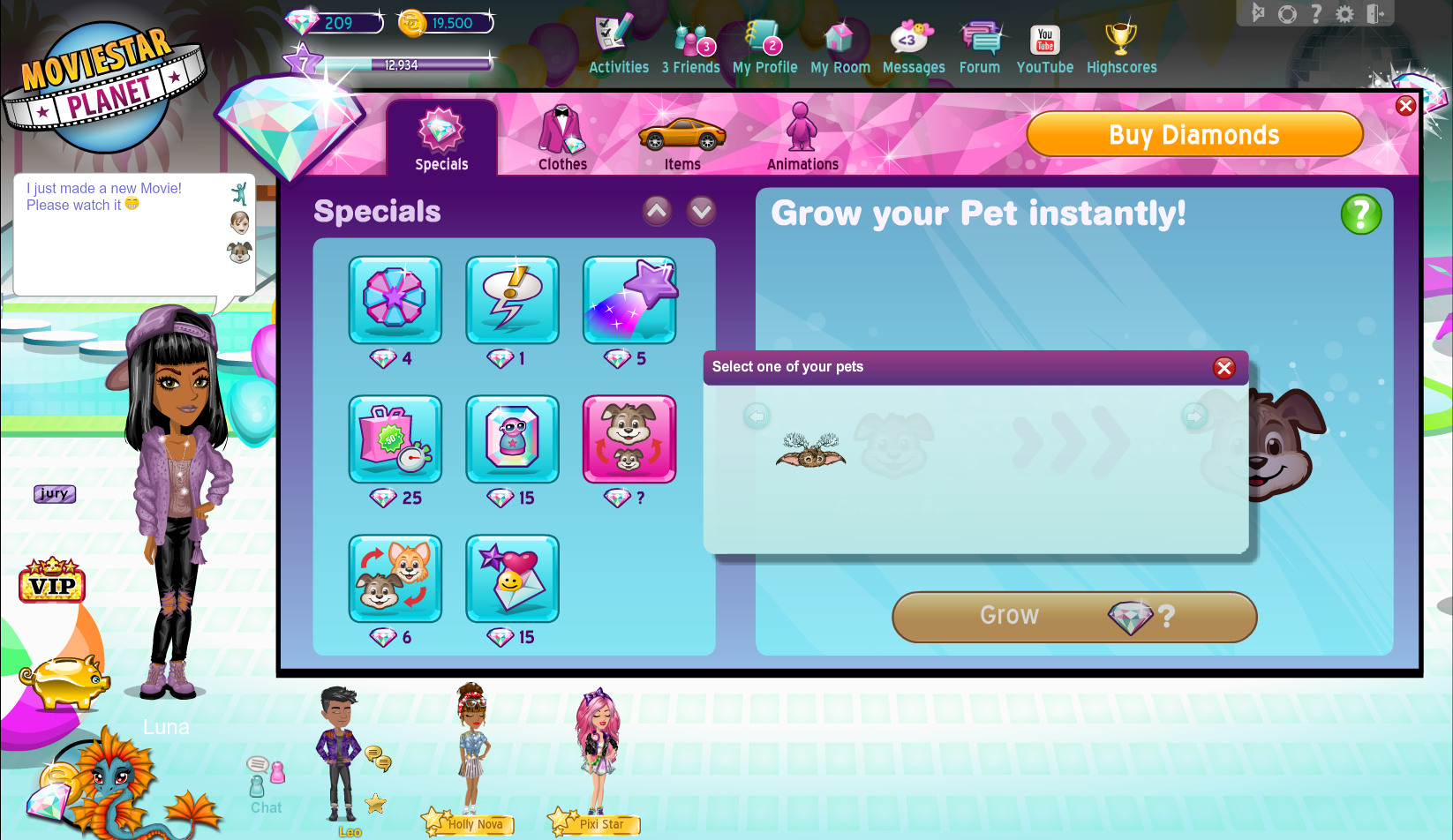
Task: View the Highscores page
Action: (1121, 47)
